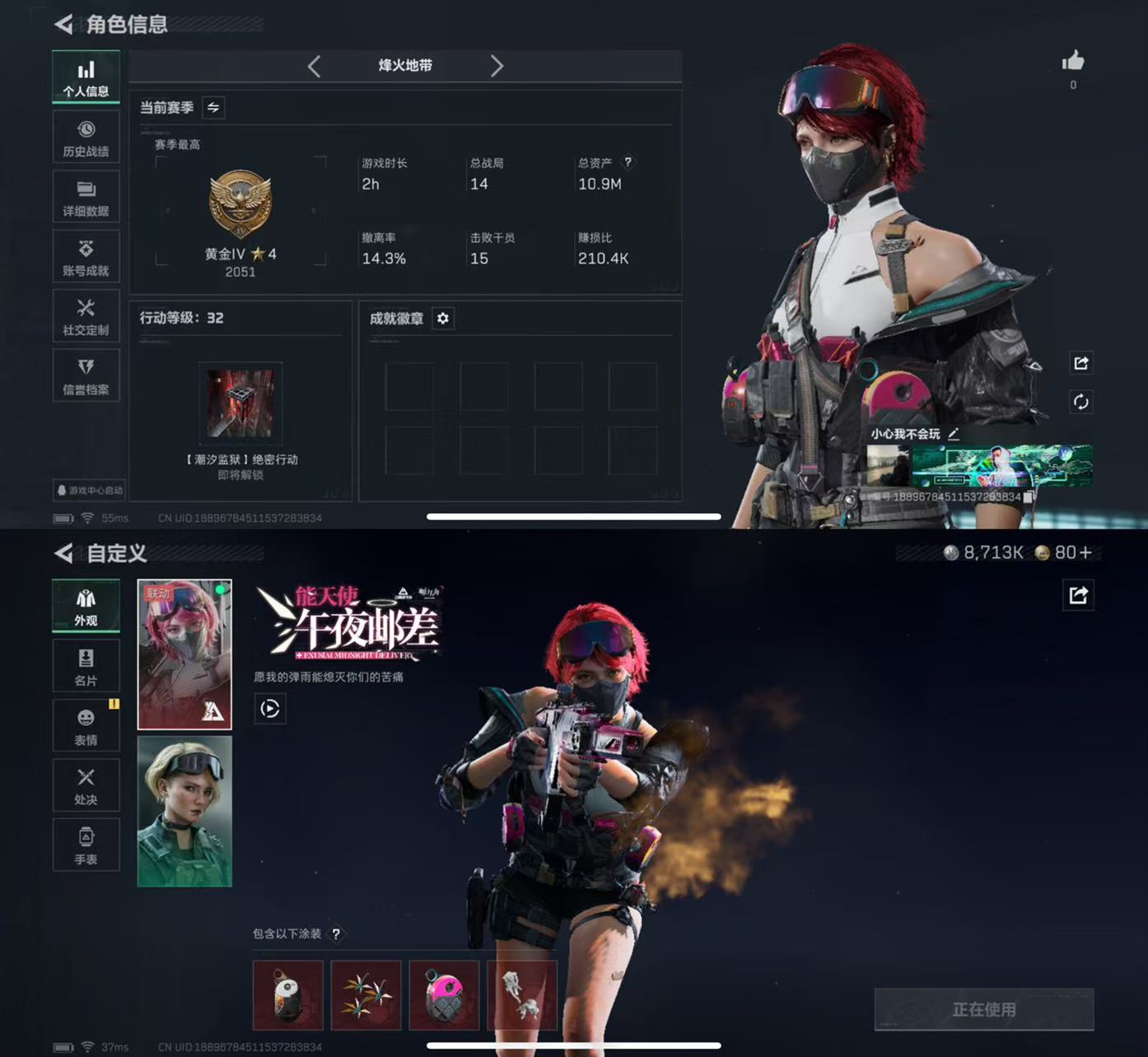The width and height of the screenshot is (1148, 1057).
Task: Switch to the 外观 tab
Action: pyautogui.click(x=86, y=606)
